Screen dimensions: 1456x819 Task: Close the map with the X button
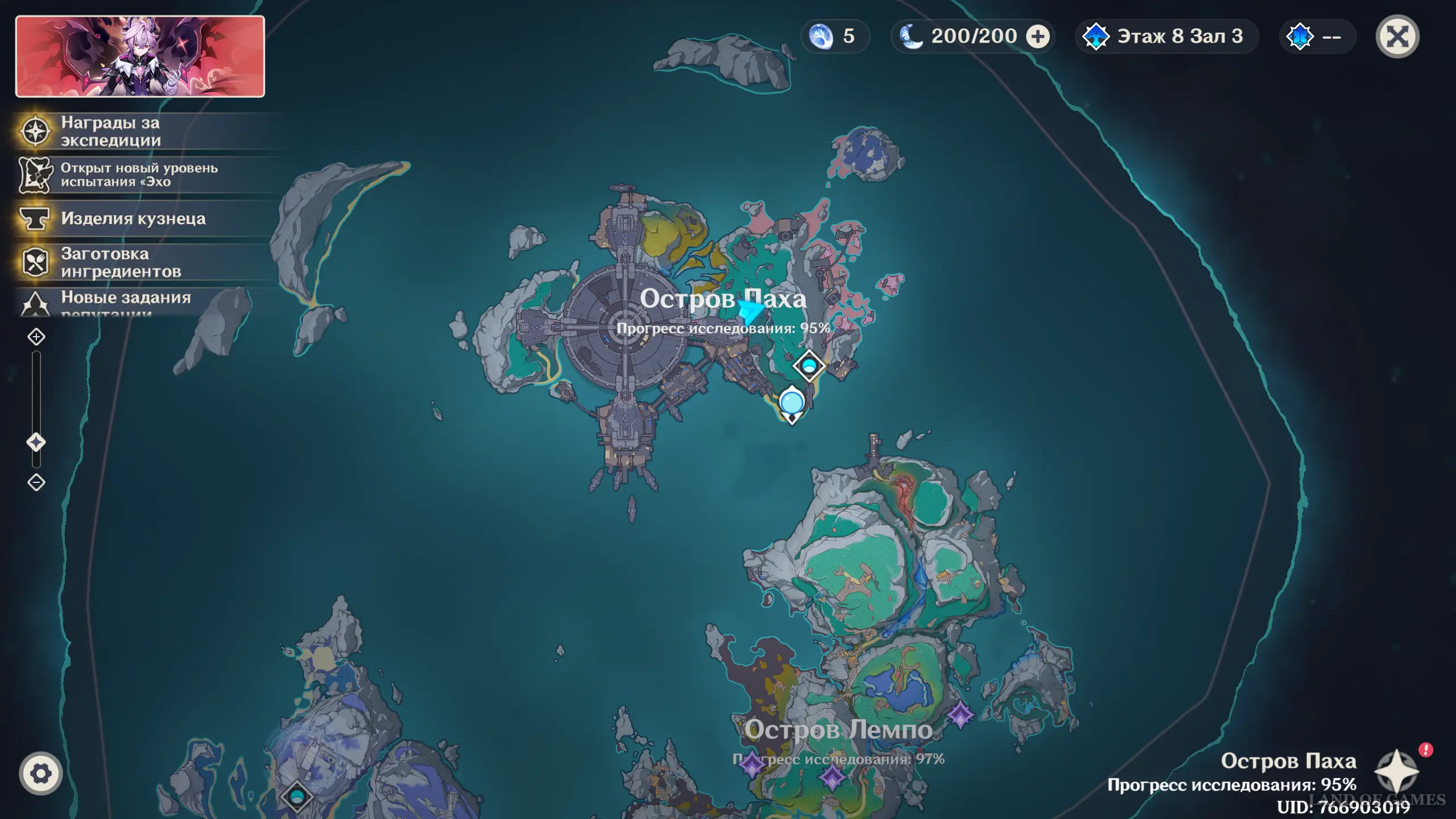click(x=1397, y=37)
